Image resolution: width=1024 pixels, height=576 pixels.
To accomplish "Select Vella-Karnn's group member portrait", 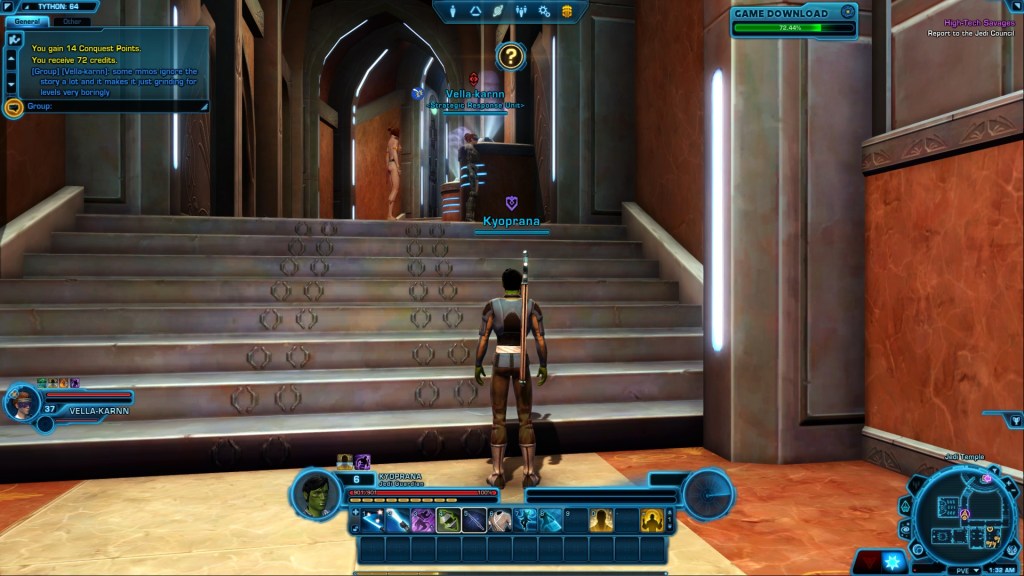I will pos(20,403).
